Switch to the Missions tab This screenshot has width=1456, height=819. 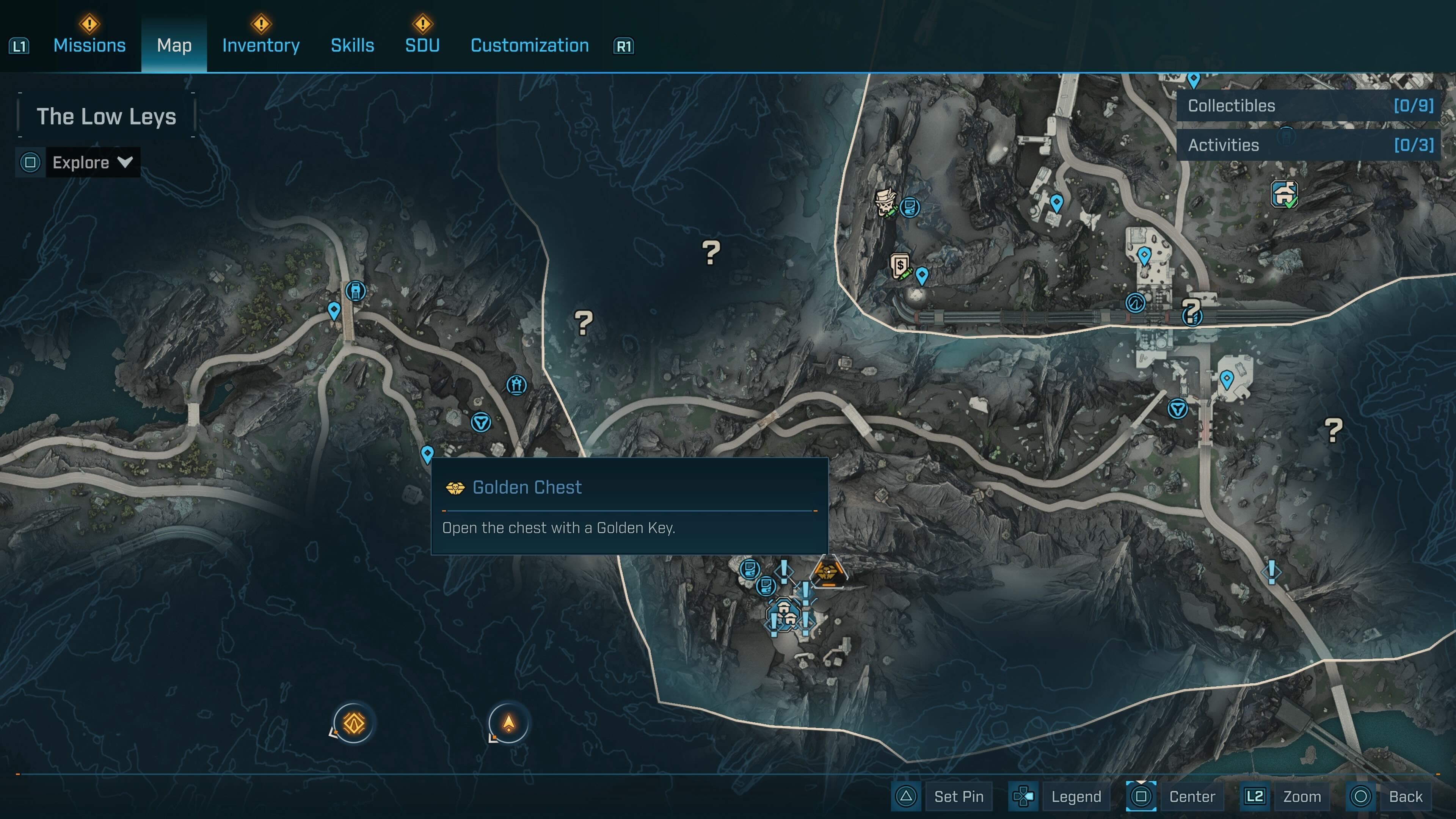click(89, 45)
